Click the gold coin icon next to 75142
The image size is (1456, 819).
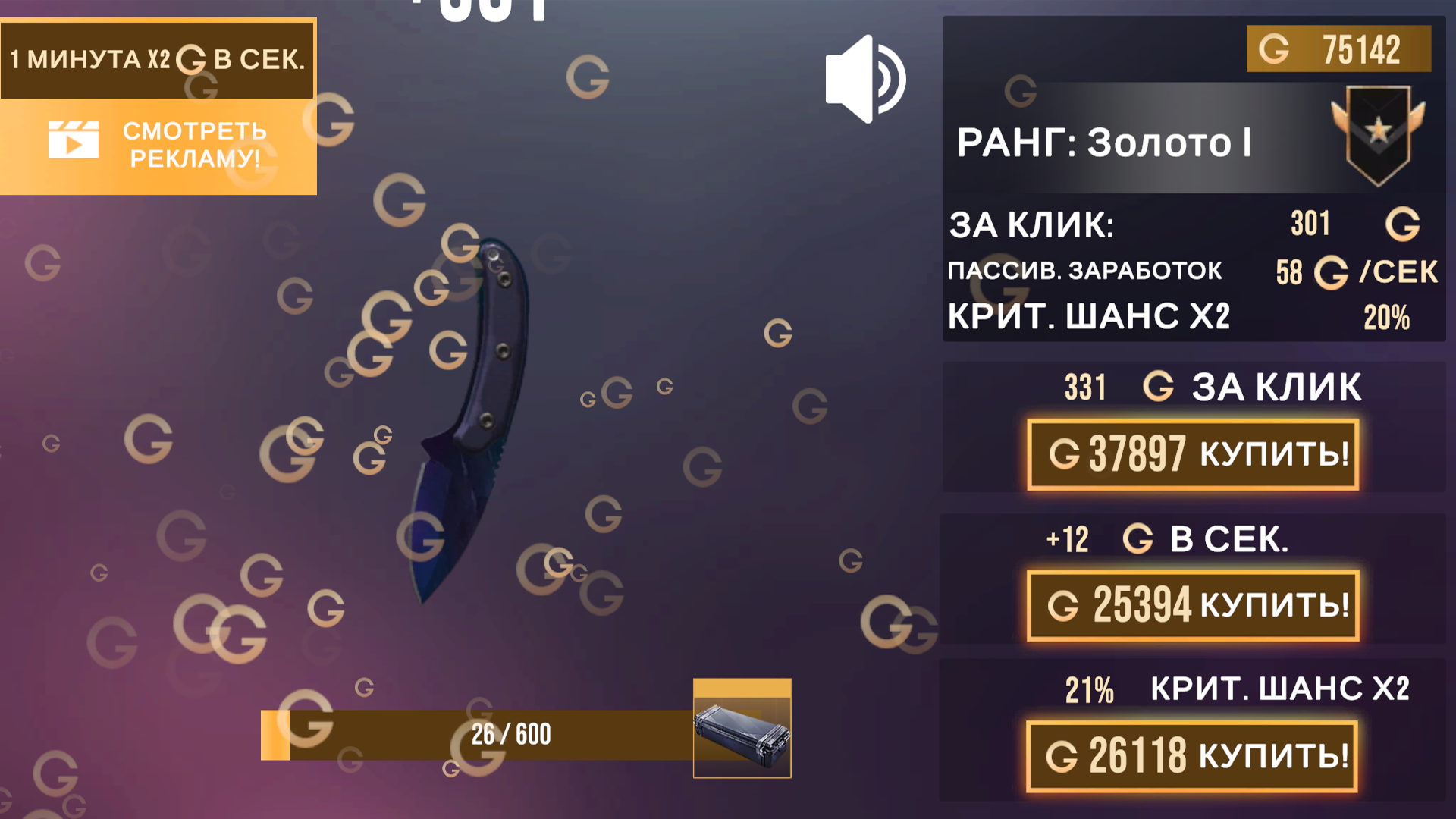[1273, 48]
